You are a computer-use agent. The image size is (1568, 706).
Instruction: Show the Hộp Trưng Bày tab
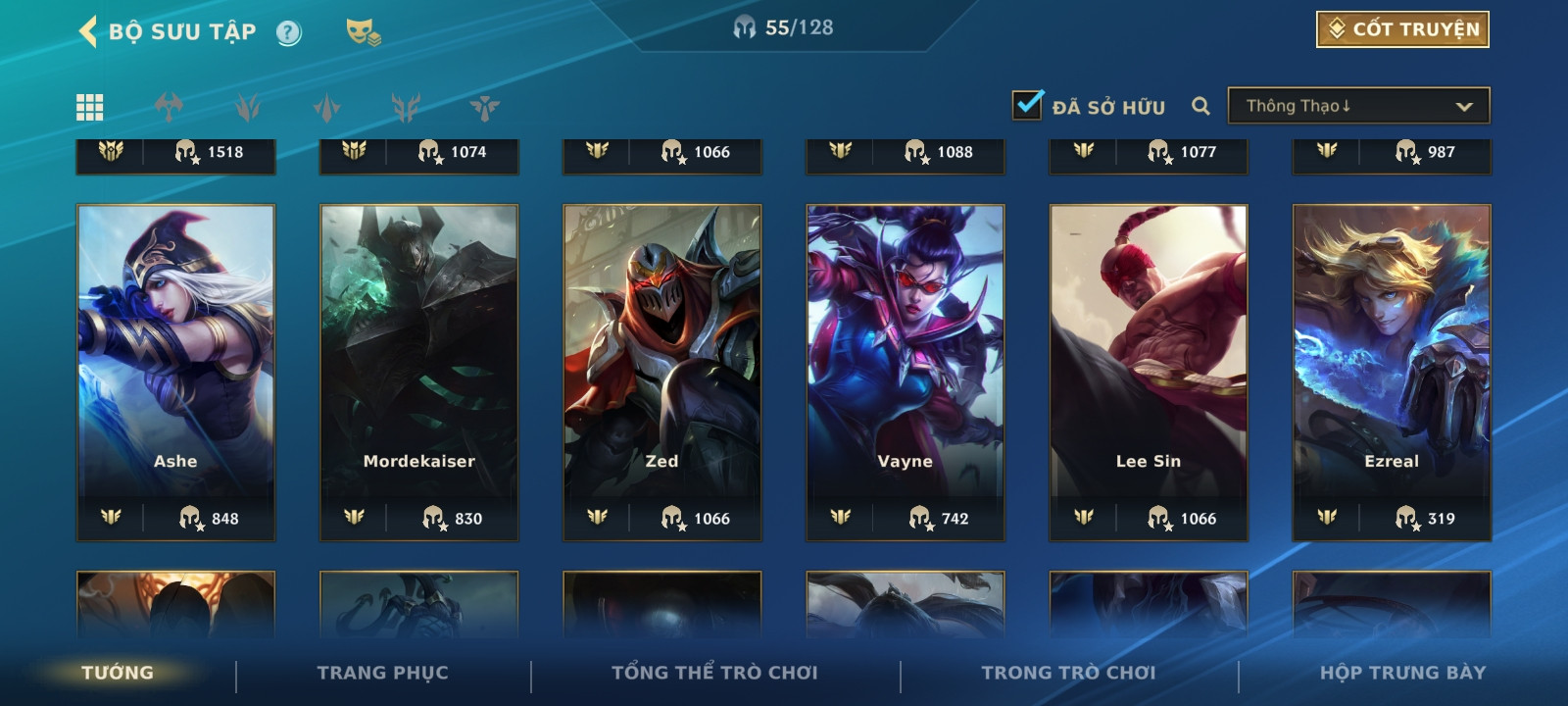coord(1402,673)
